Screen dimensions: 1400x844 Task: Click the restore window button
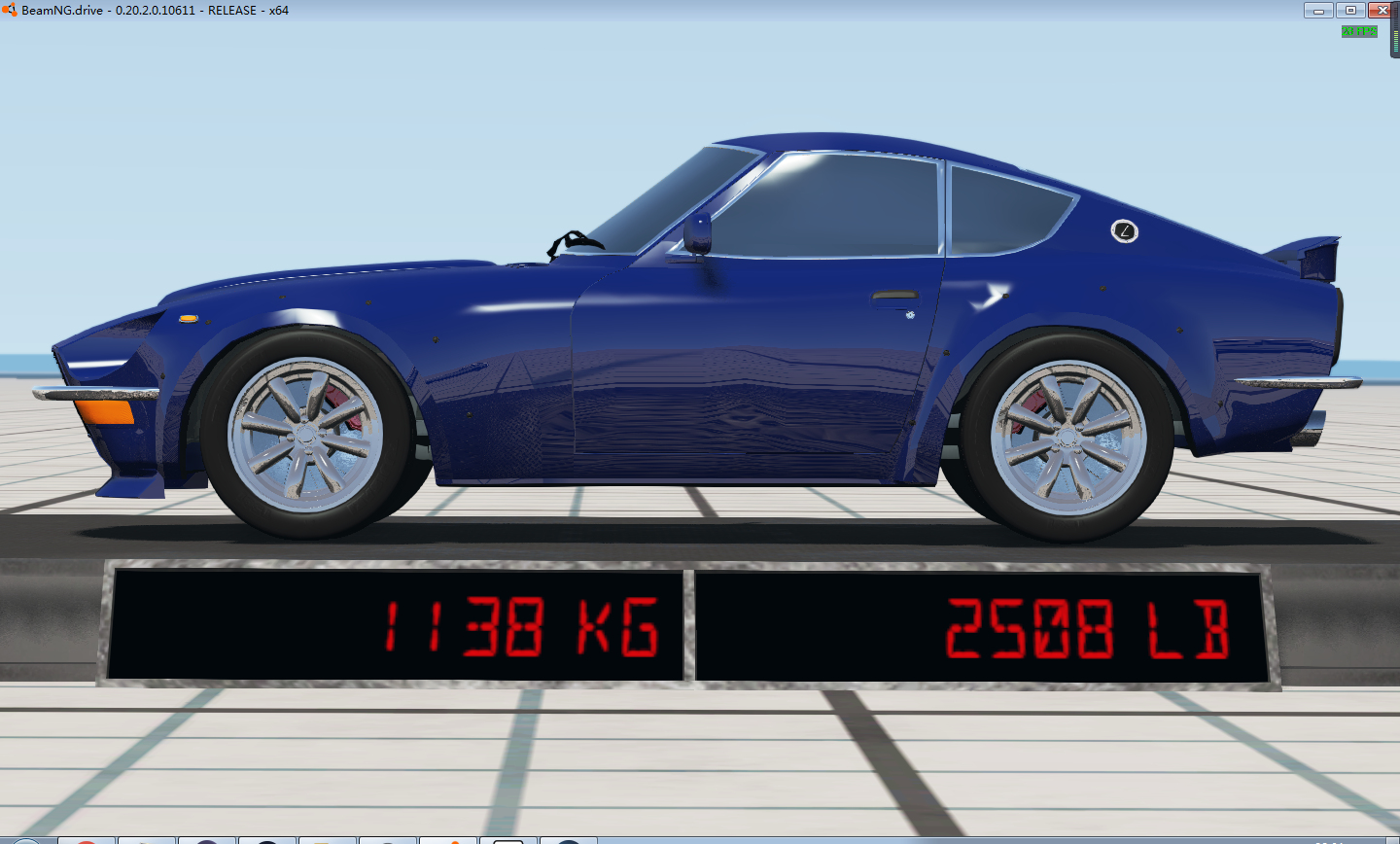coord(1351,10)
